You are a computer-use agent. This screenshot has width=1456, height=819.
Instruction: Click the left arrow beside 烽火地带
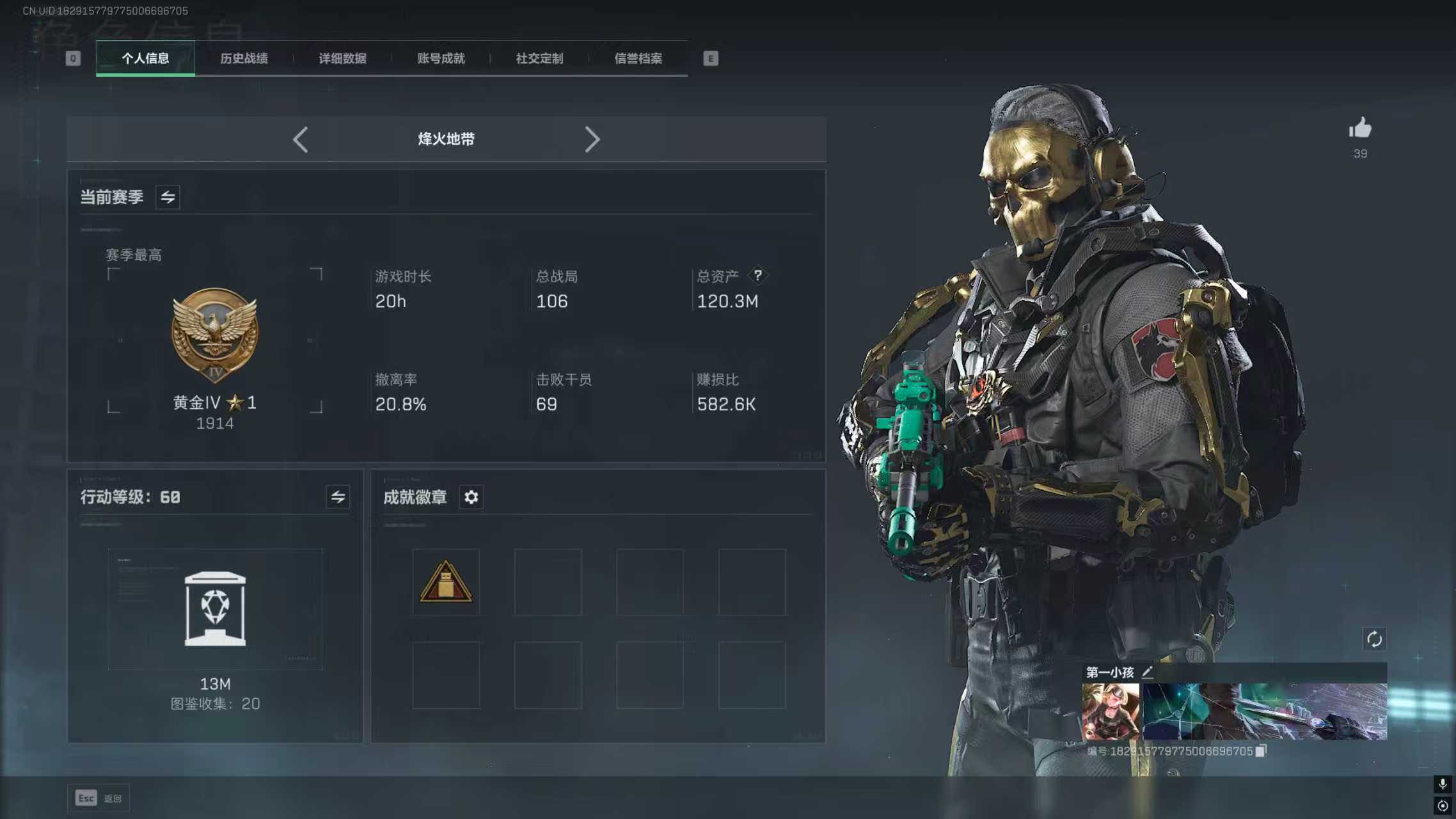301,139
